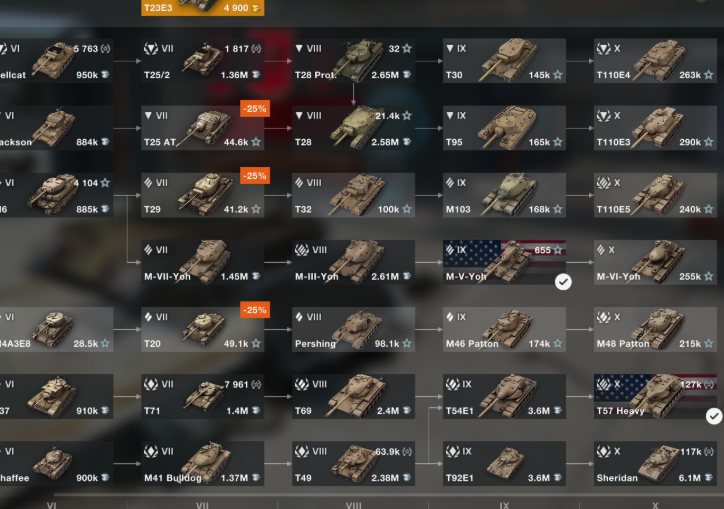Screen dimensions: 724x509
Task: Choose the T30 tier IX tank
Action: pyautogui.click(x=504, y=60)
